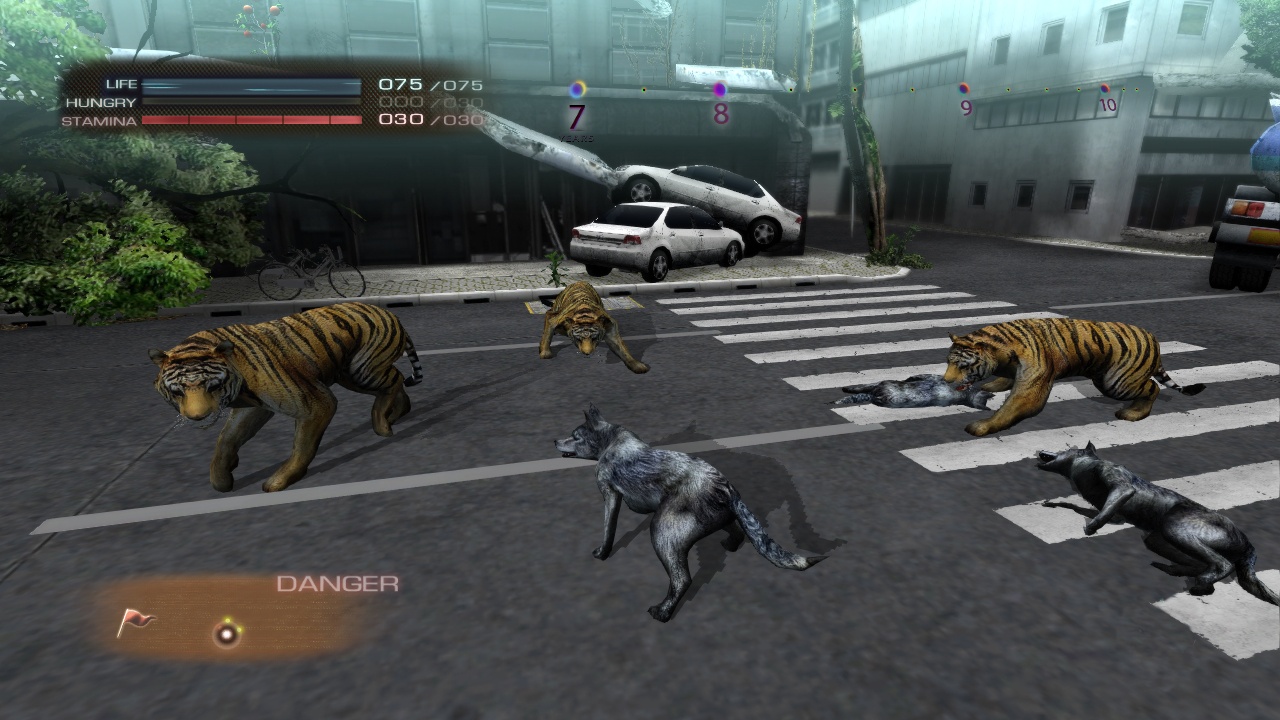1280x720 pixels.
Task: Click the DANGER warning indicator
Action: 336,584
